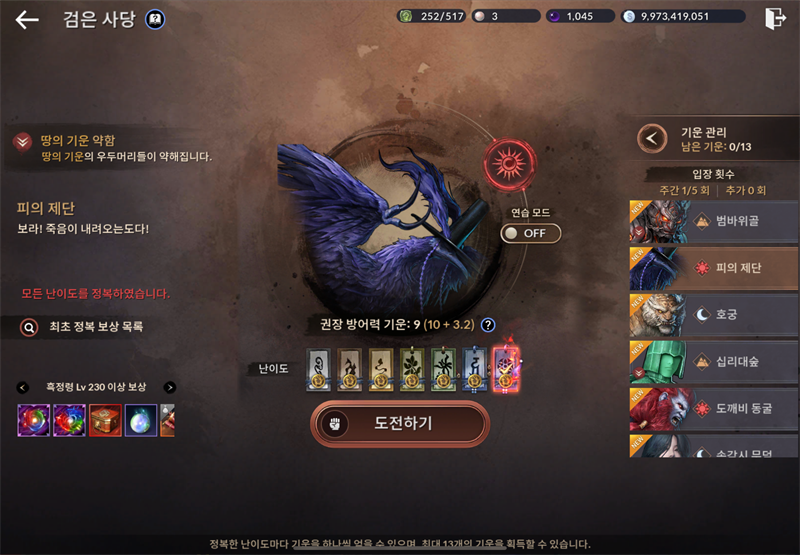Toggle 연습 모드 switch on
Screen dimensions: 800x555
530,233
